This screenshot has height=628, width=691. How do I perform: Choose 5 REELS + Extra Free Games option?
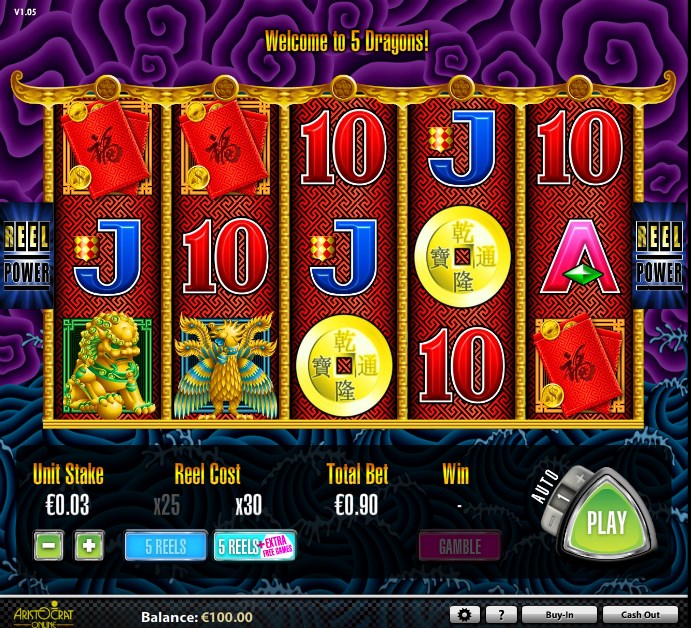[254, 545]
